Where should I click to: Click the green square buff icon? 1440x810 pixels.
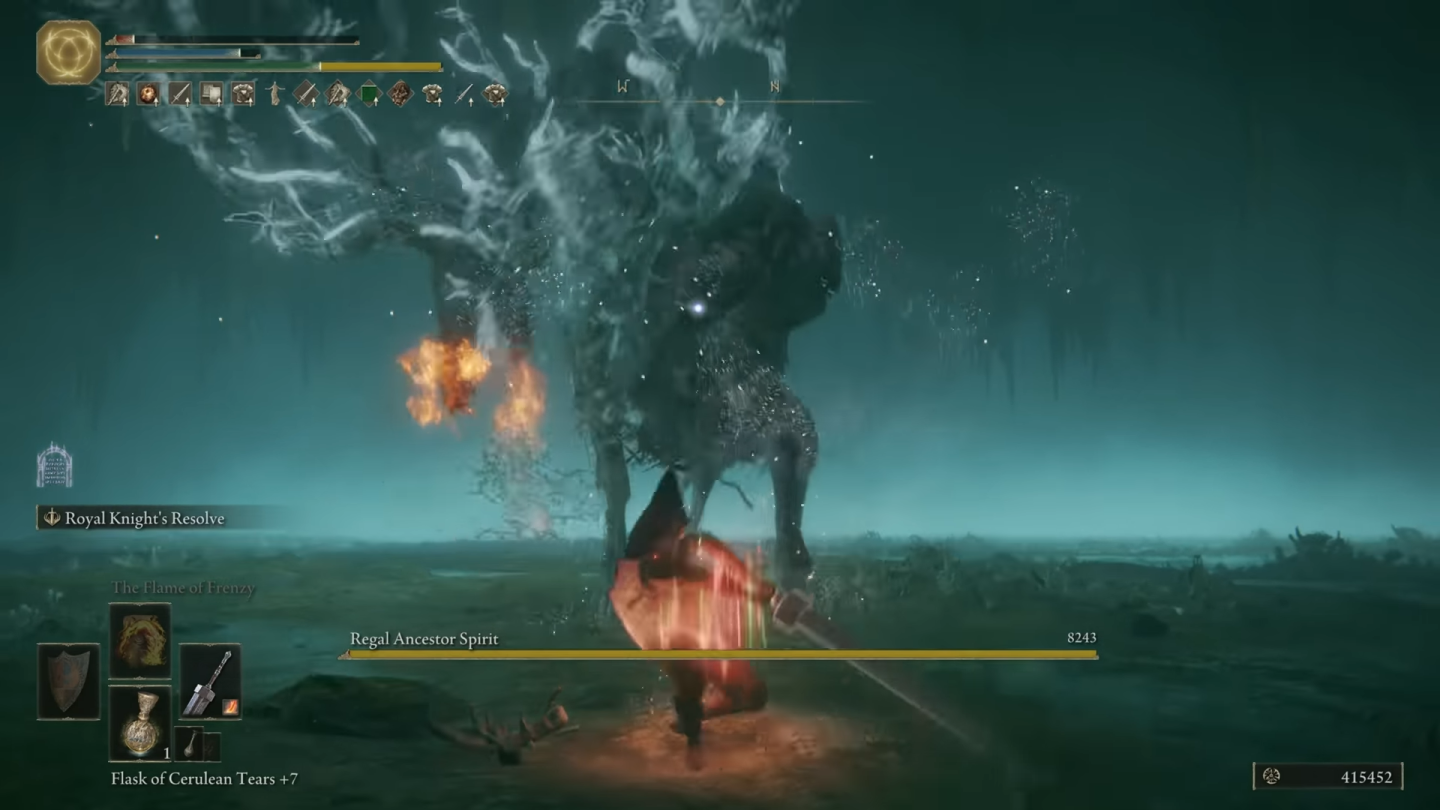[x=369, y=94]
